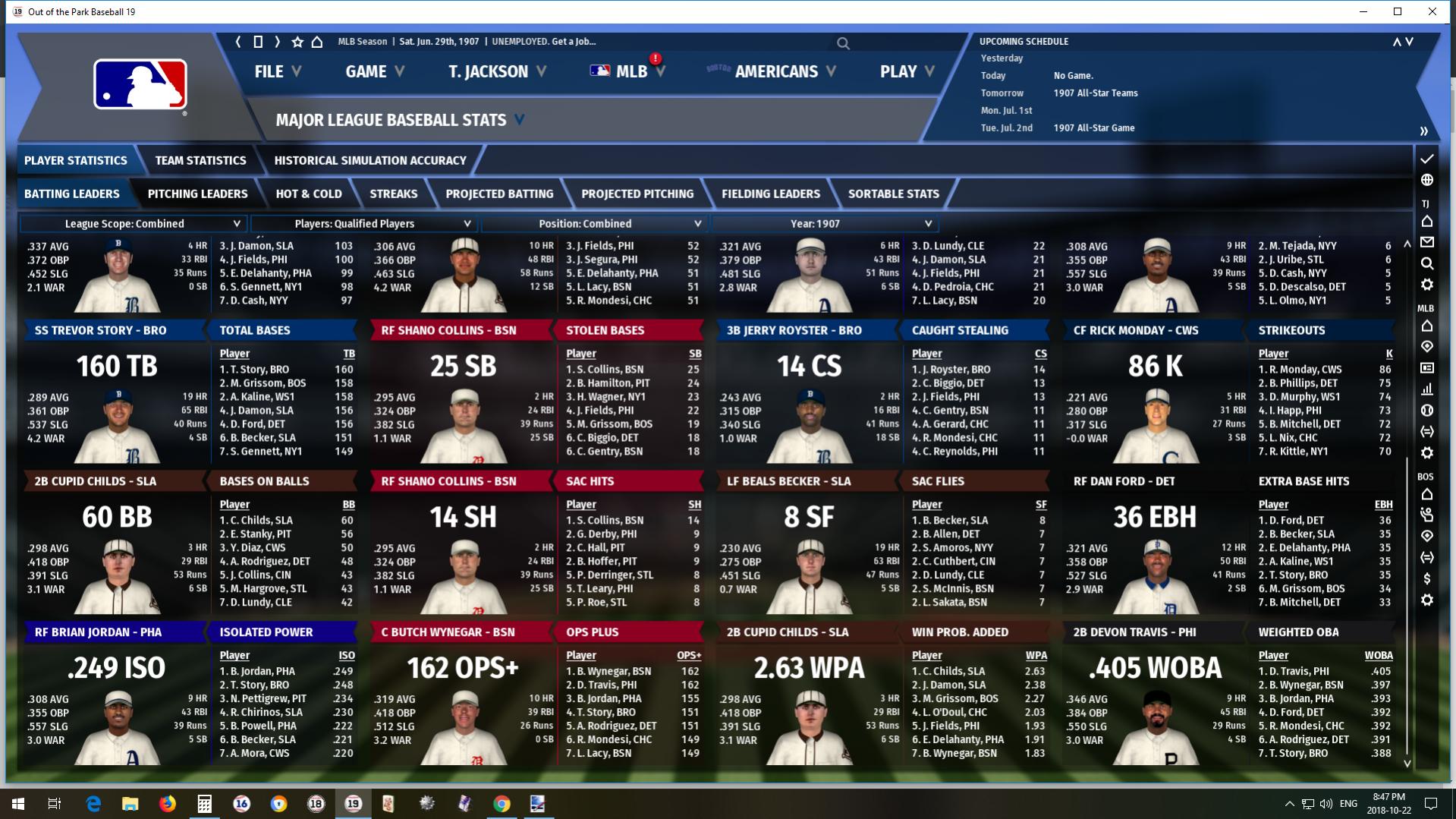The width and height of the screenshot is (1456, 819).
Task: Switch to the Team Statistics tab
Action: [200, 160]
